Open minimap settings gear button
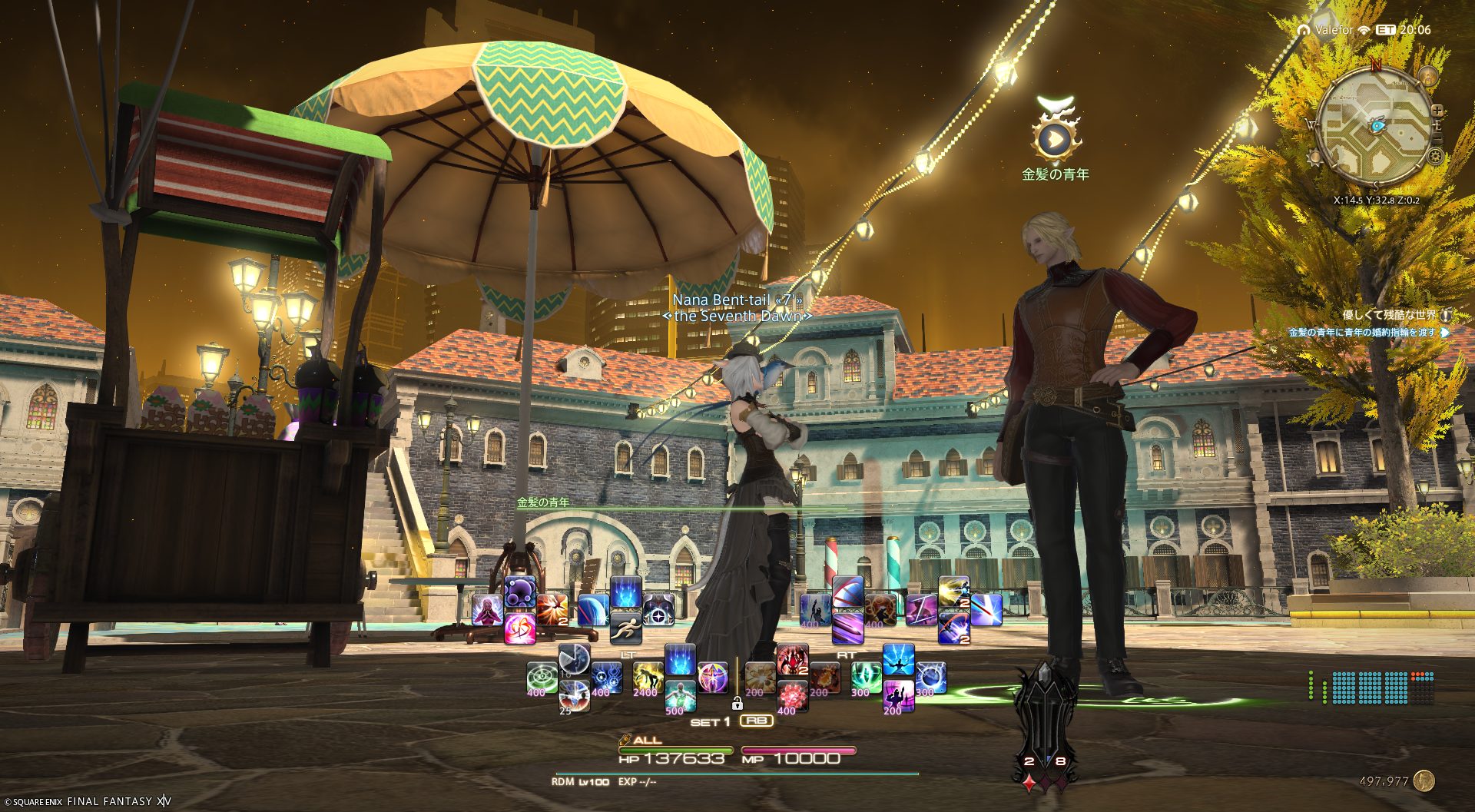The width and height of the screenshot is (1475, 812). [x=1434, y=157]
